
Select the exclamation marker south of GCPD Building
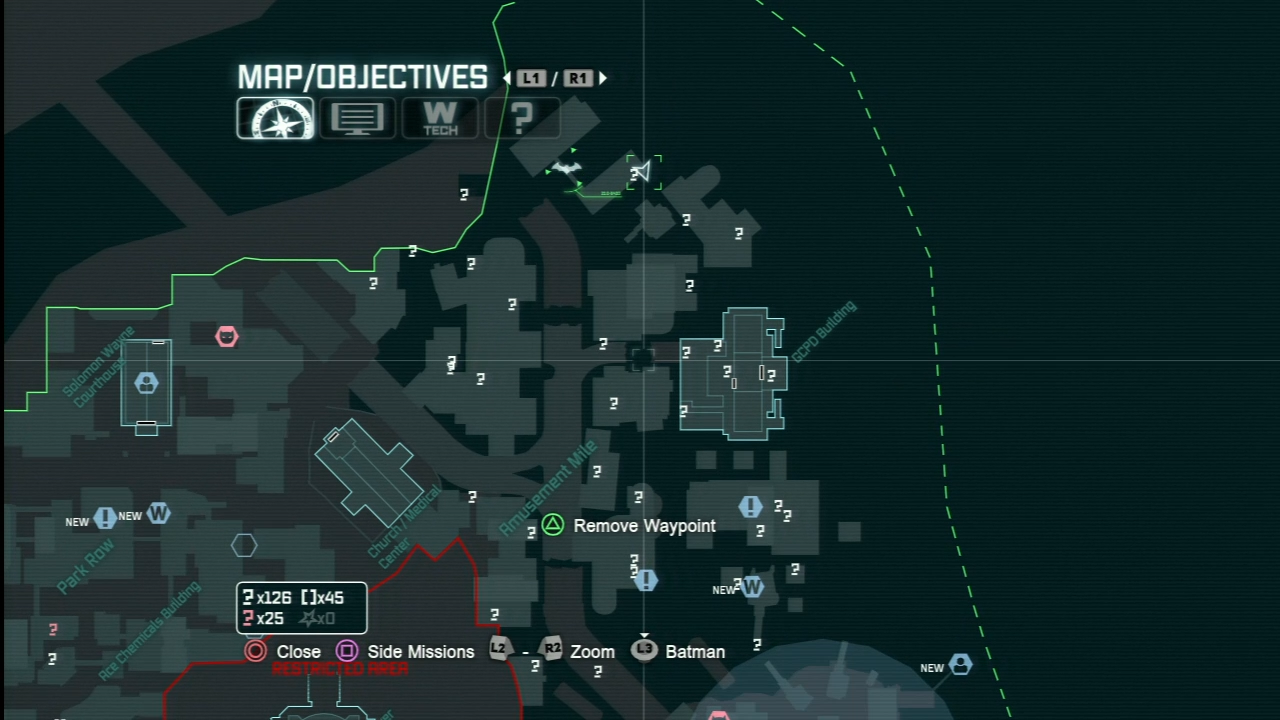[750, 507]
